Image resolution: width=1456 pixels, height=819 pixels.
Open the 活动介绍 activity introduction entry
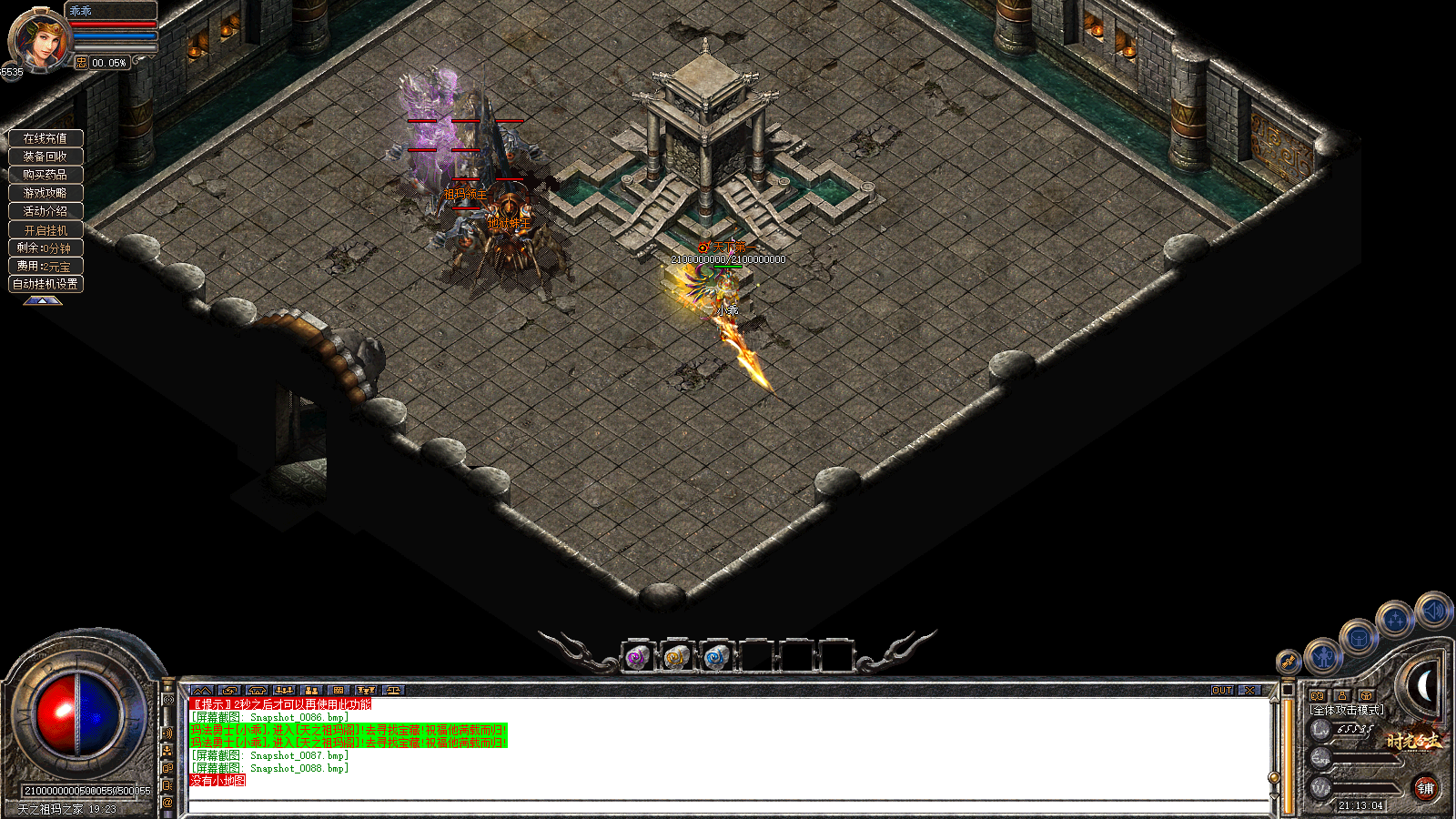point(45,210)
